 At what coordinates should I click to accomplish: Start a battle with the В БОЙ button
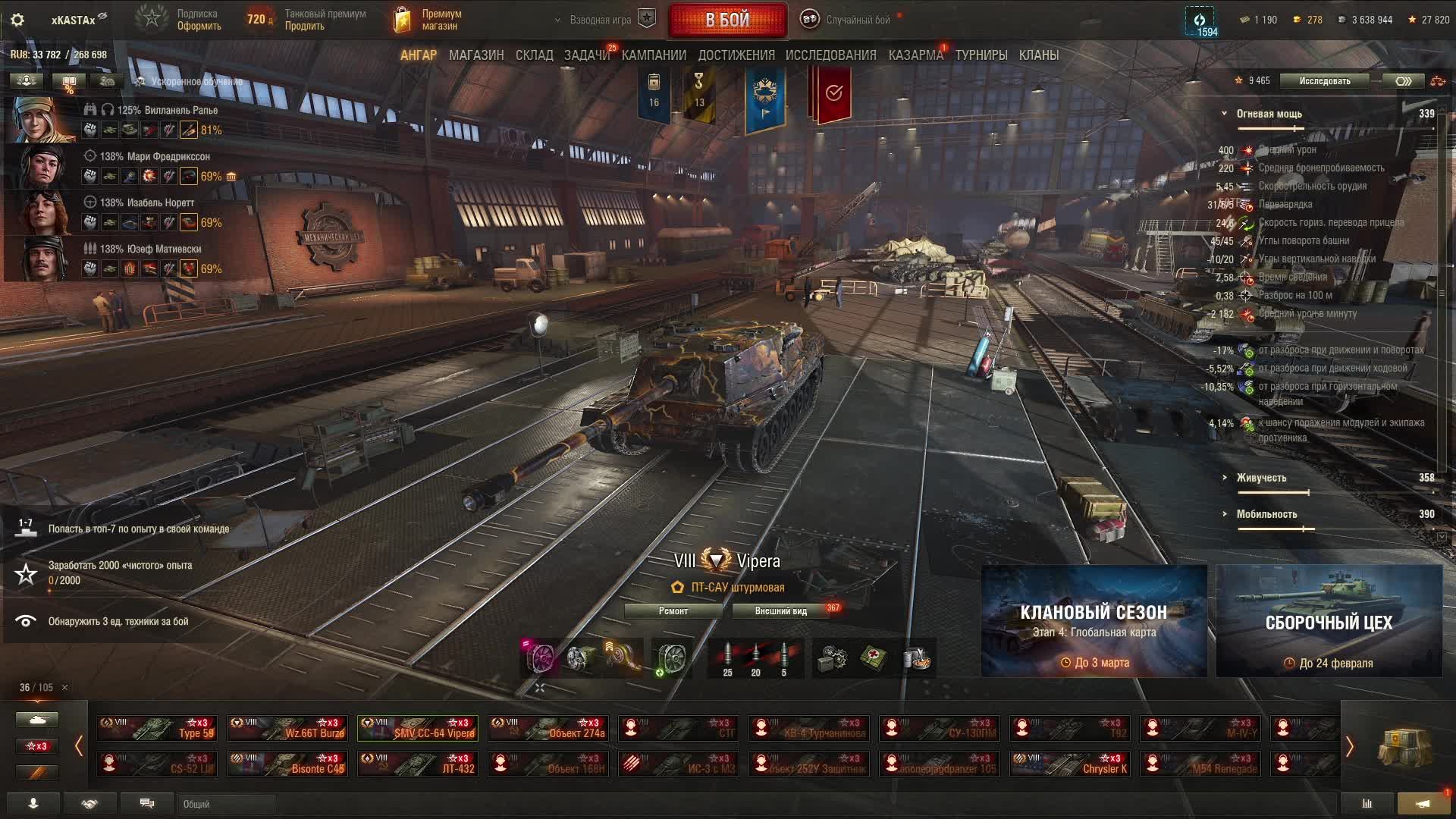pos(727,20)
